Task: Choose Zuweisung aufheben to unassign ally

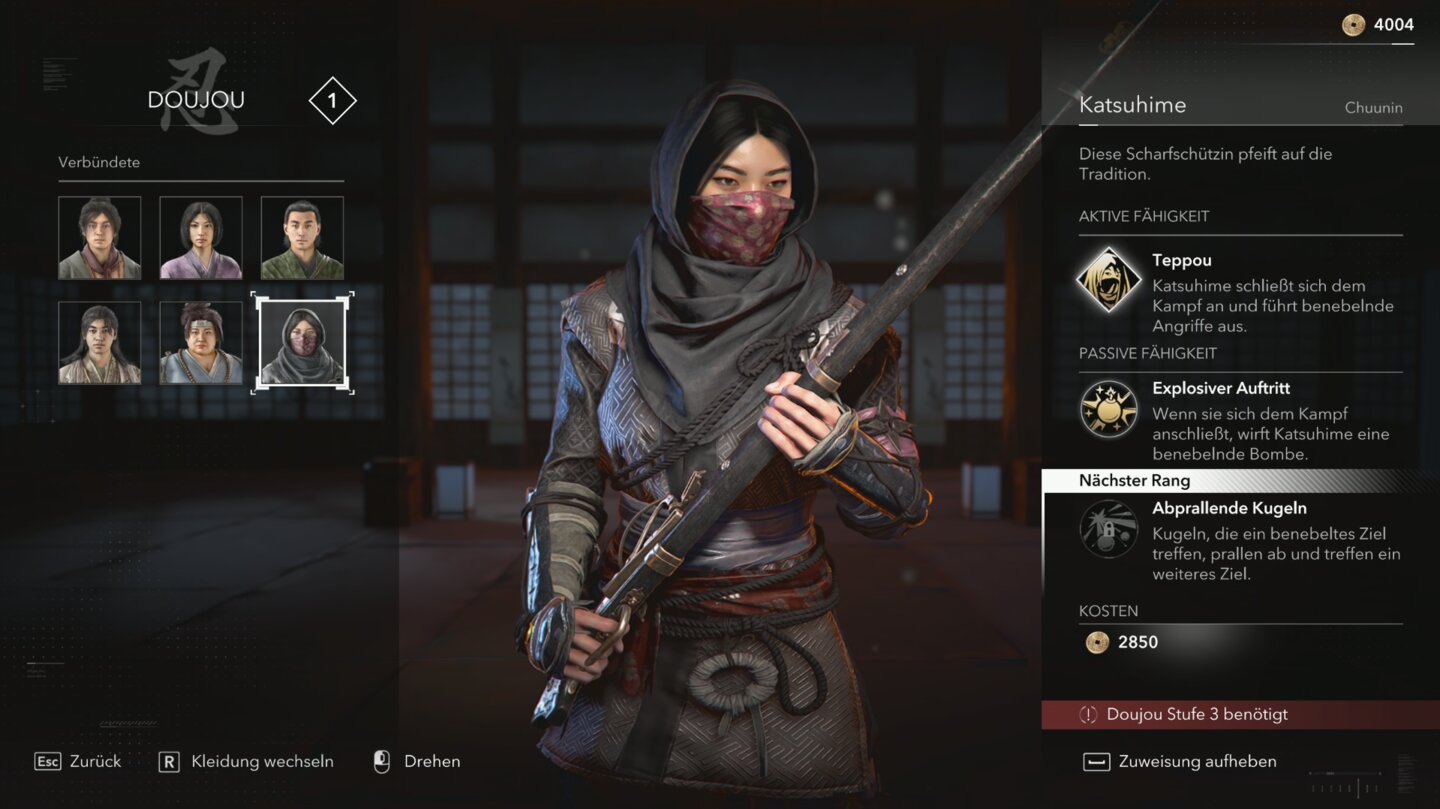Action: point(1180,762)
